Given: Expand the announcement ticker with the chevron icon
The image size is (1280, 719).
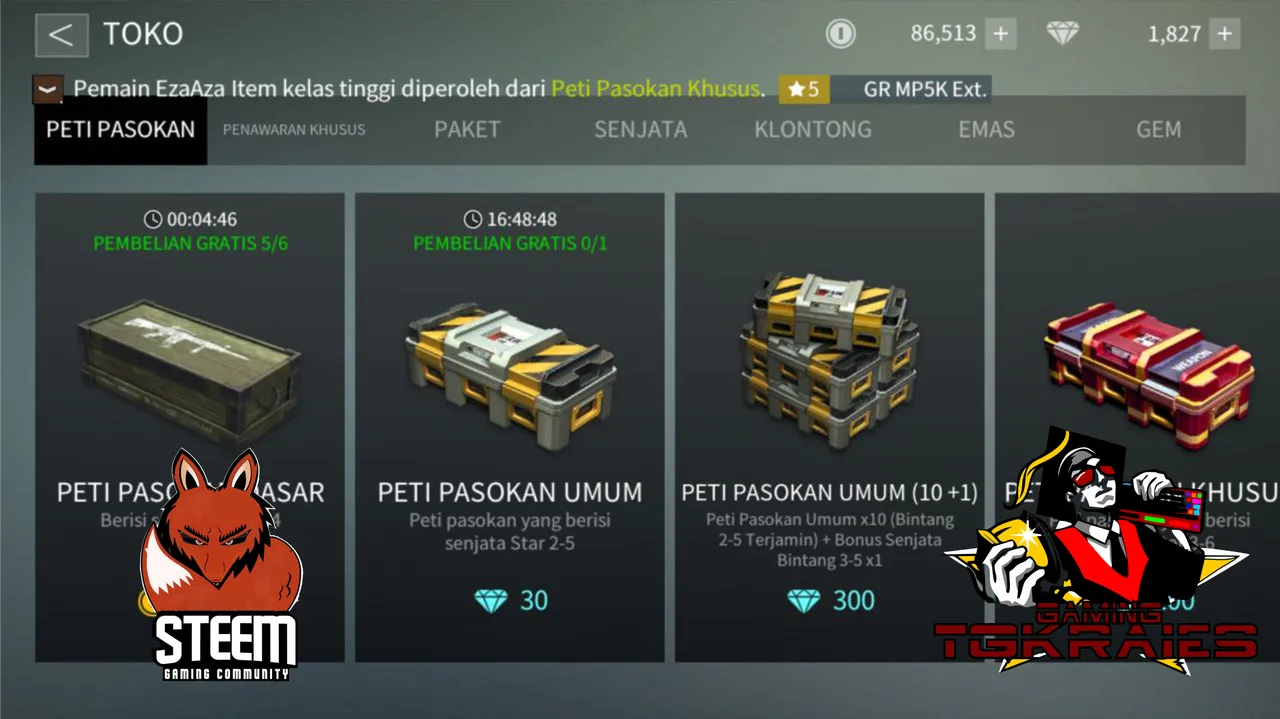Looking at the screenshot, I should coord(48,90).
